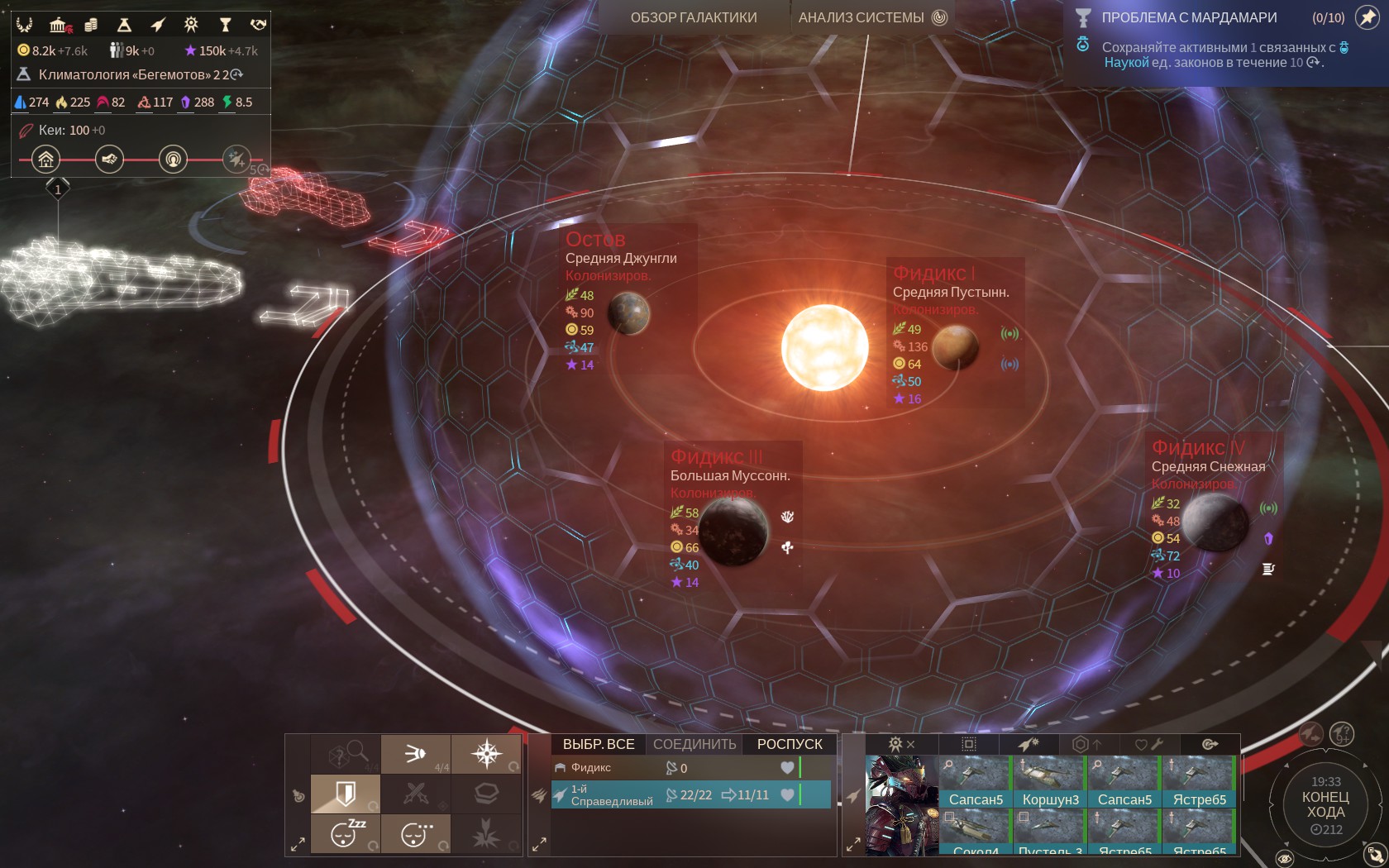Screen dimensions: 1389x868
Task: Open the senate building icon in the top bar
Action: tap(59, 25)
